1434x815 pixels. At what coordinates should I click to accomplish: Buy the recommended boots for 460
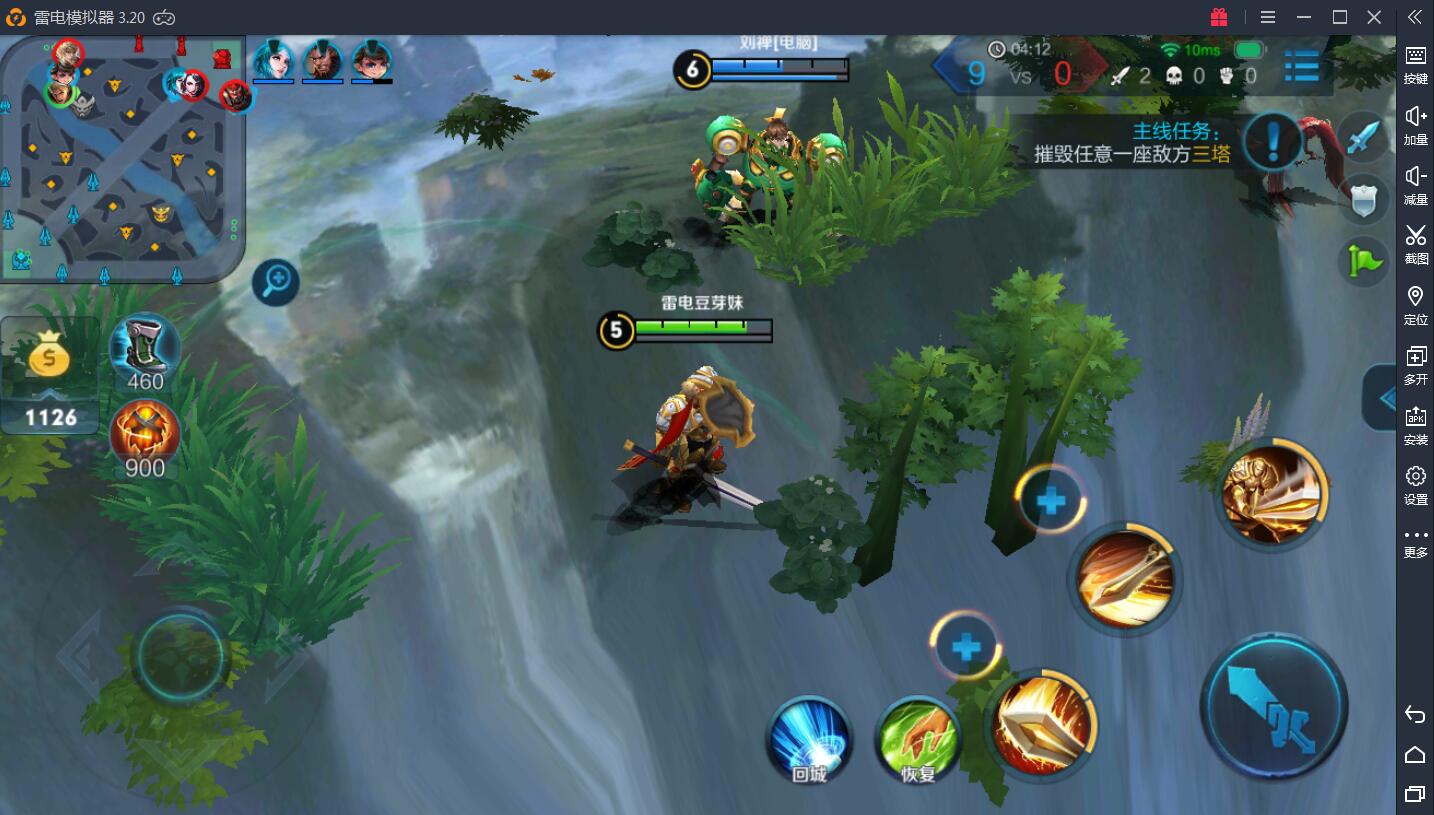(145, 350)
